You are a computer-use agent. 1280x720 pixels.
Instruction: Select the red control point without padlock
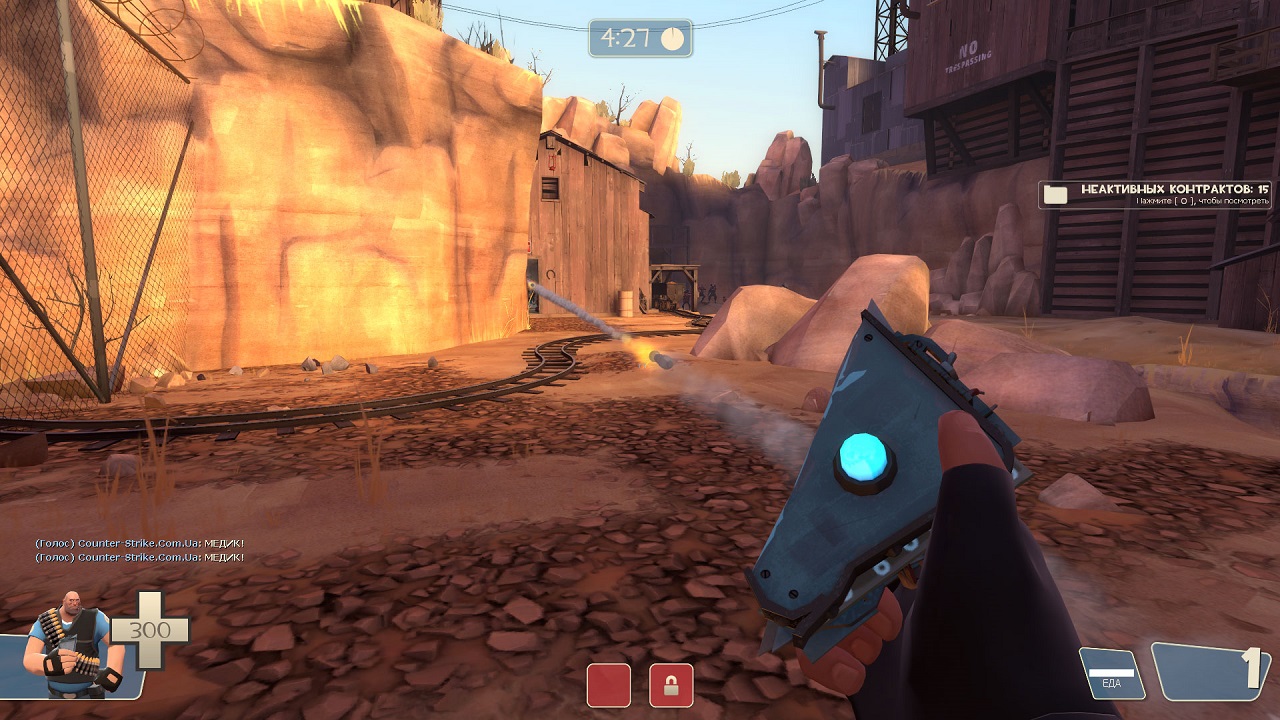tap(608, 686)
